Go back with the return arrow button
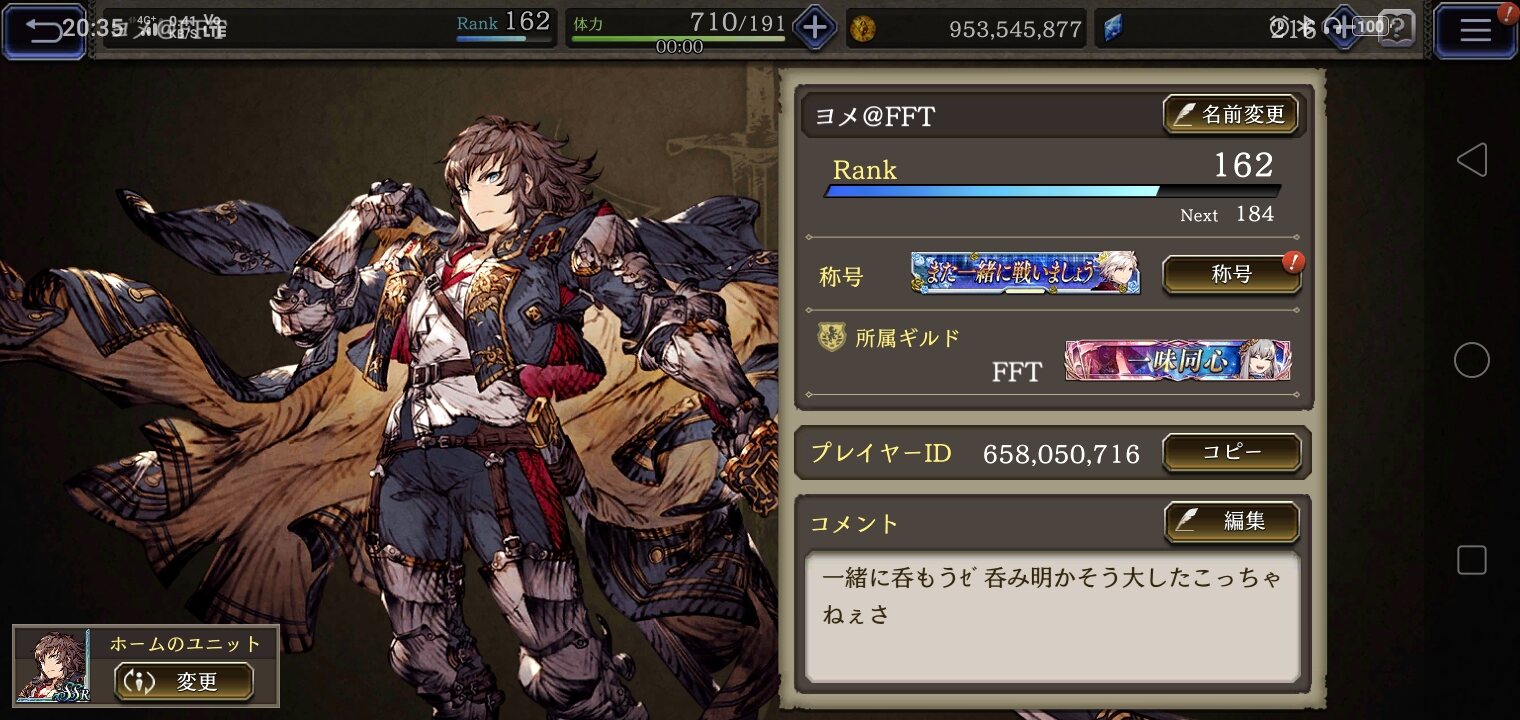The width and height of the screenshot is (1520, 720). point(44,30)
